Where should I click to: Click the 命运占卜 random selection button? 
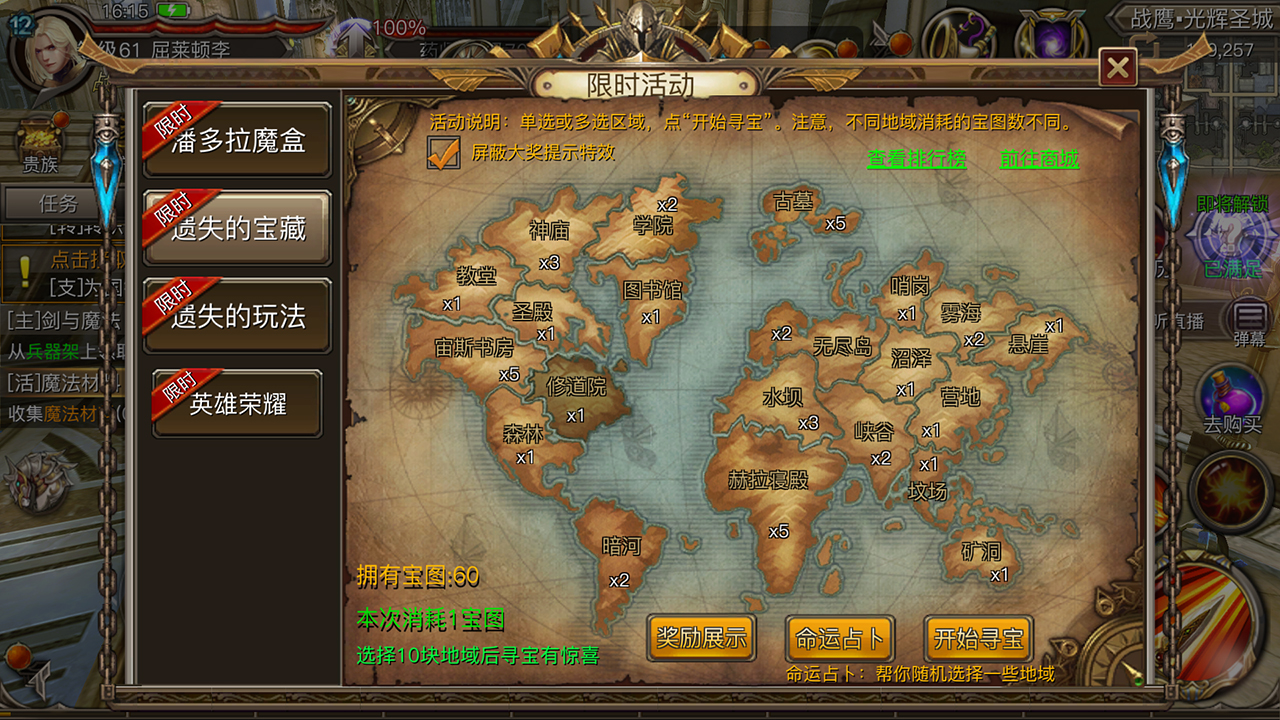pos(839,638)
